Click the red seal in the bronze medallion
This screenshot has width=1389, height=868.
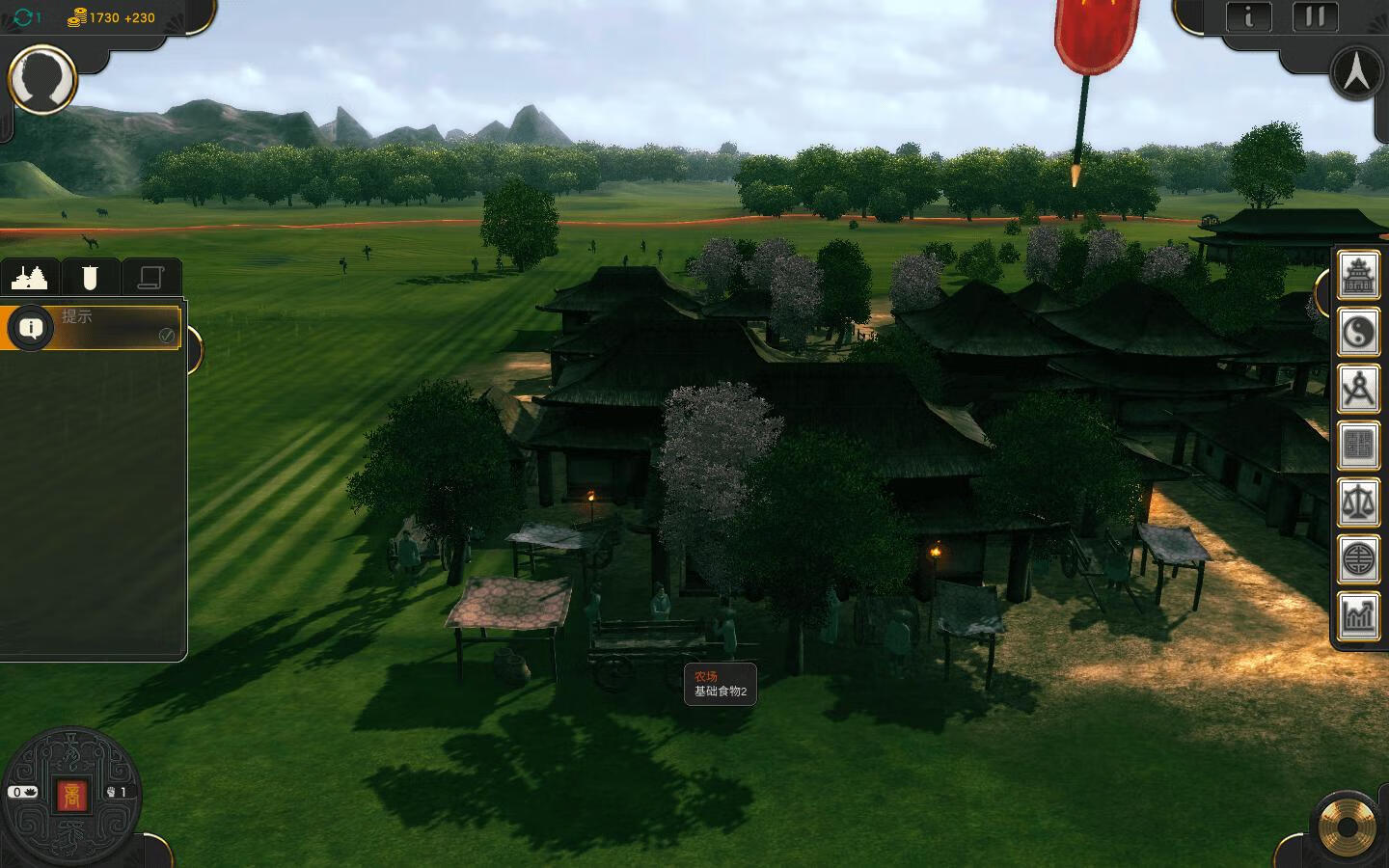click(71, 795)
